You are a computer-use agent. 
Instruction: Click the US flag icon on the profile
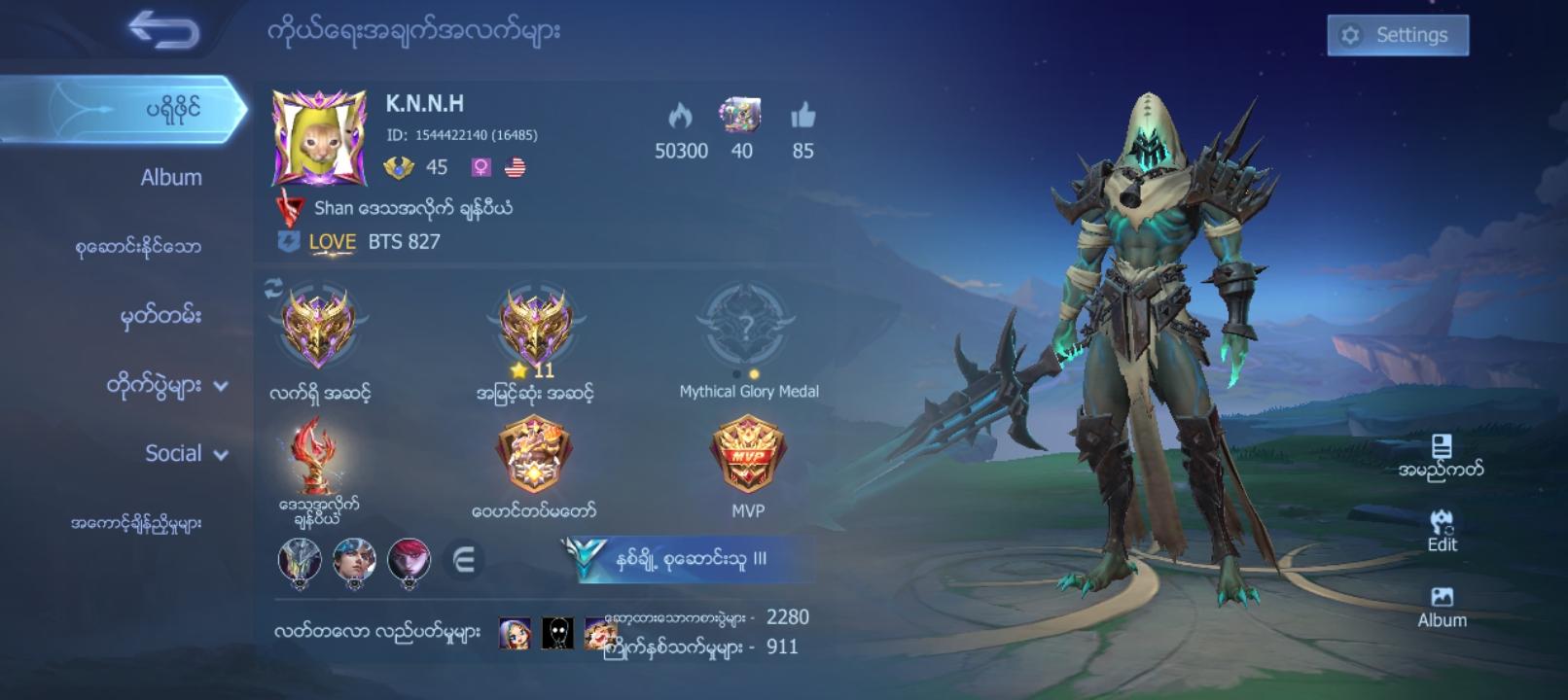click(x=517, y=167)
